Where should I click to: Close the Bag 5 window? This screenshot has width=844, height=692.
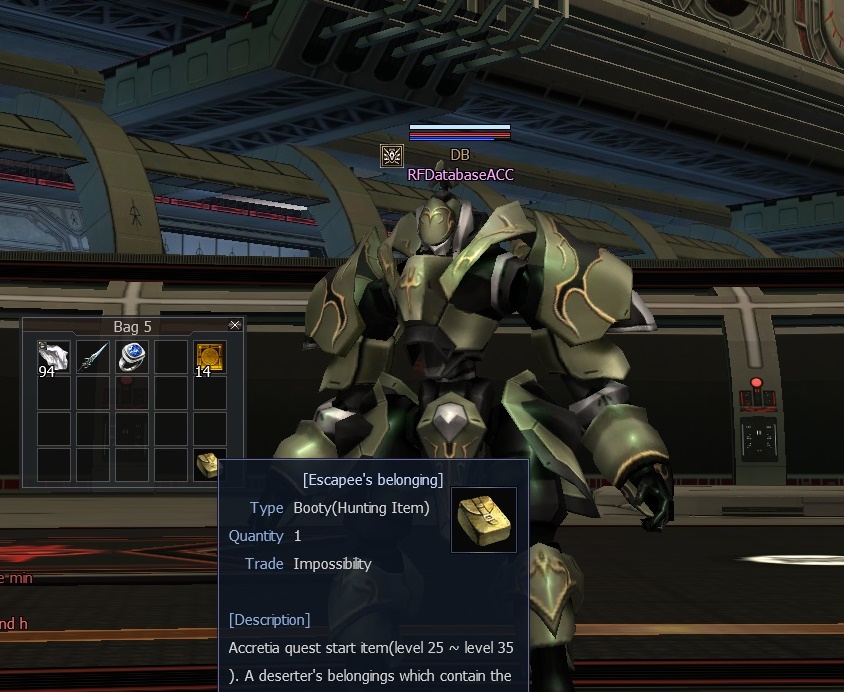235,325
